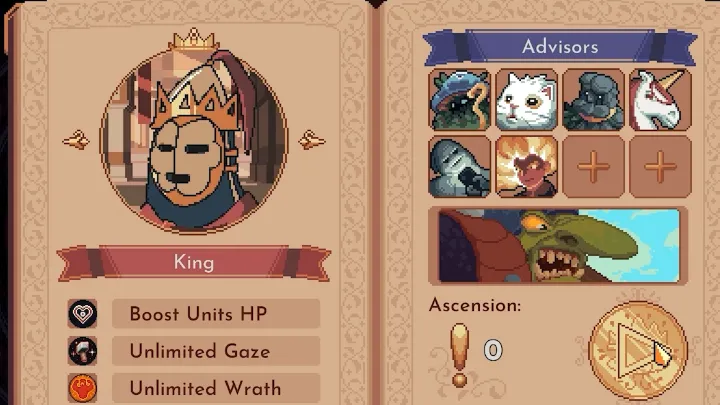
Task: Toggle the Unlimited Wrath option
Action: click(x=215, y=388)
